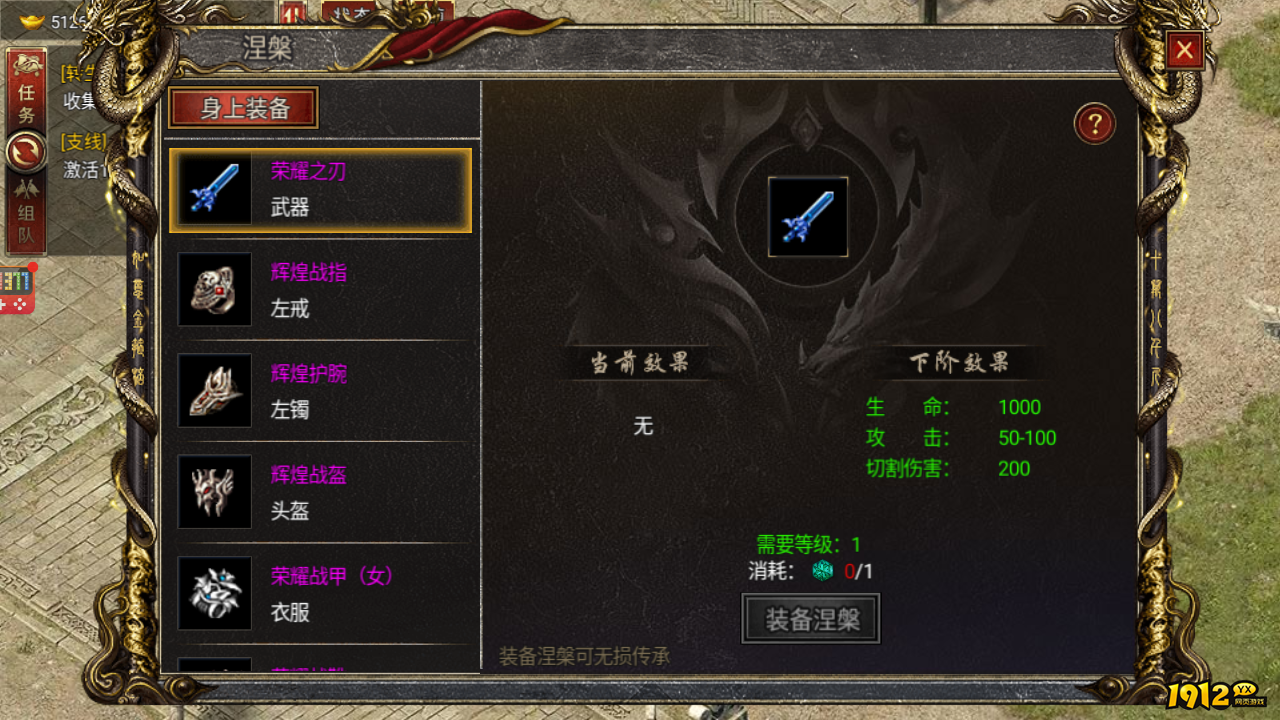Click the red circular refresh icon in sidebar
The height and width of the screenshot is (720, 1280).
pyautogui.click(x=27, y=151)
